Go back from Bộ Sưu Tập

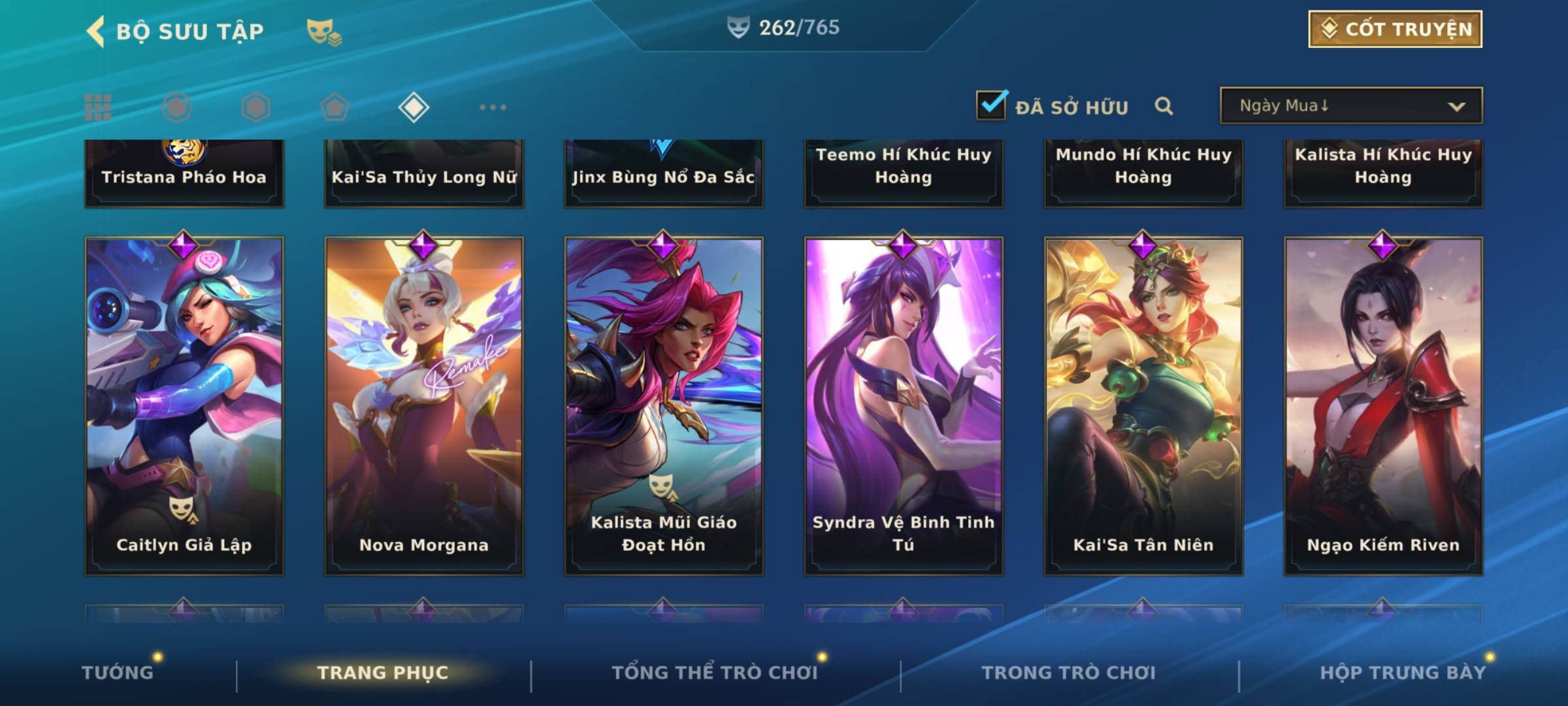coord(96,31)
